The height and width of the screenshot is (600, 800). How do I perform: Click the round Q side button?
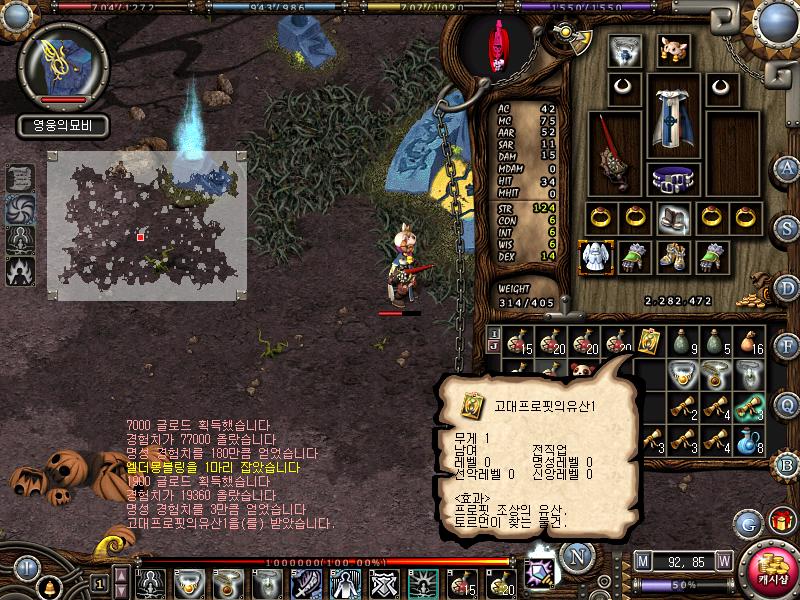click(787, 405)
